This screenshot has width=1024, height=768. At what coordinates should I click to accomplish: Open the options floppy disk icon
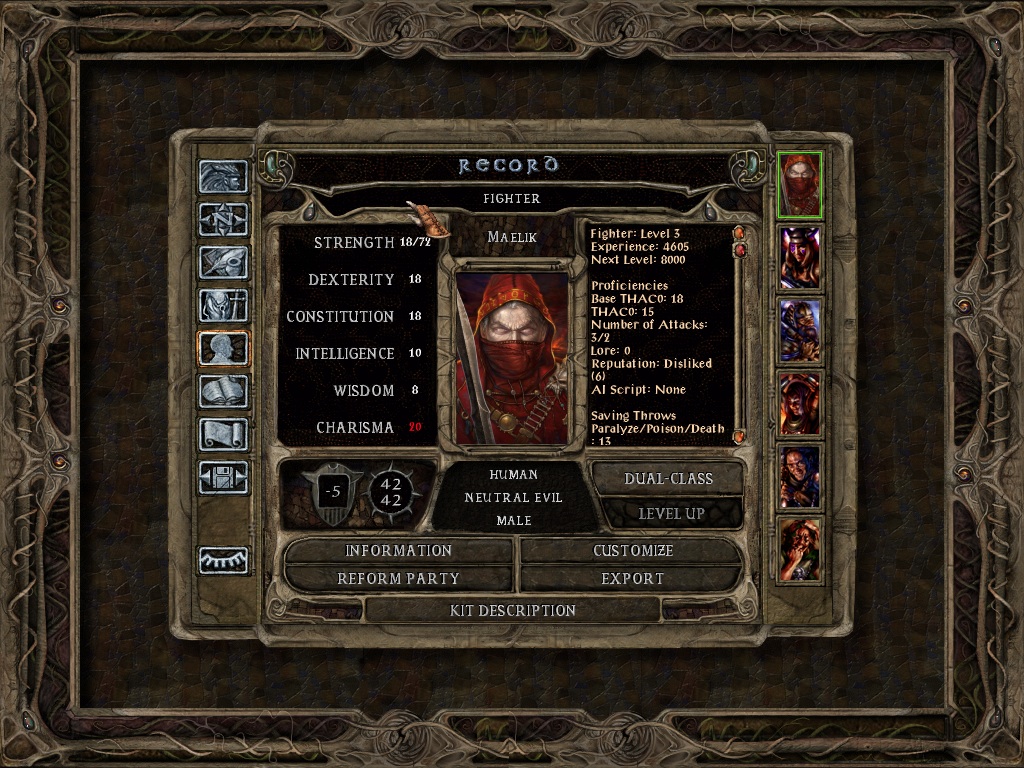[223, 478]
